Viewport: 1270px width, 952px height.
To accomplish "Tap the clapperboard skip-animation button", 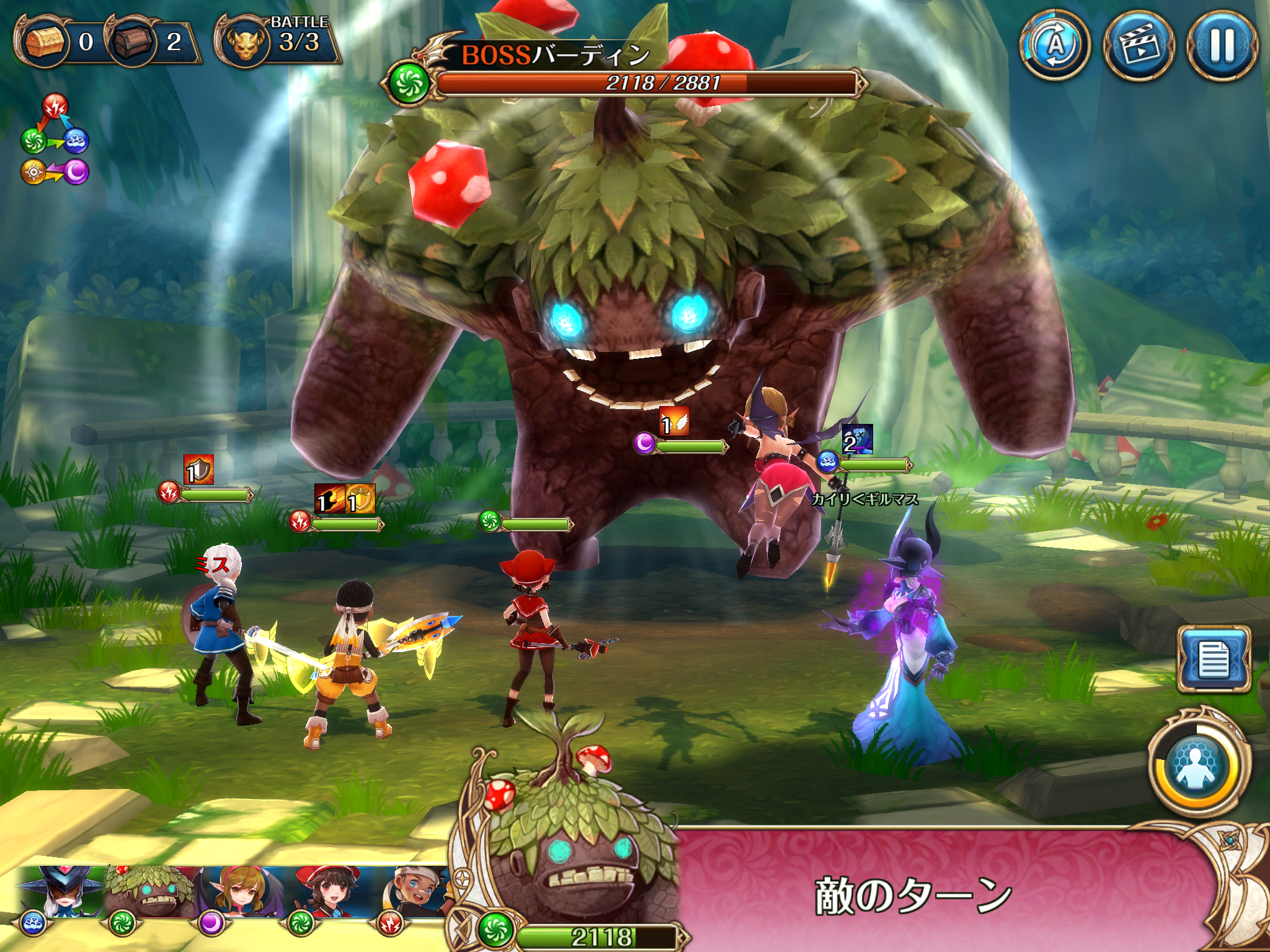I will pos(1139,45).
